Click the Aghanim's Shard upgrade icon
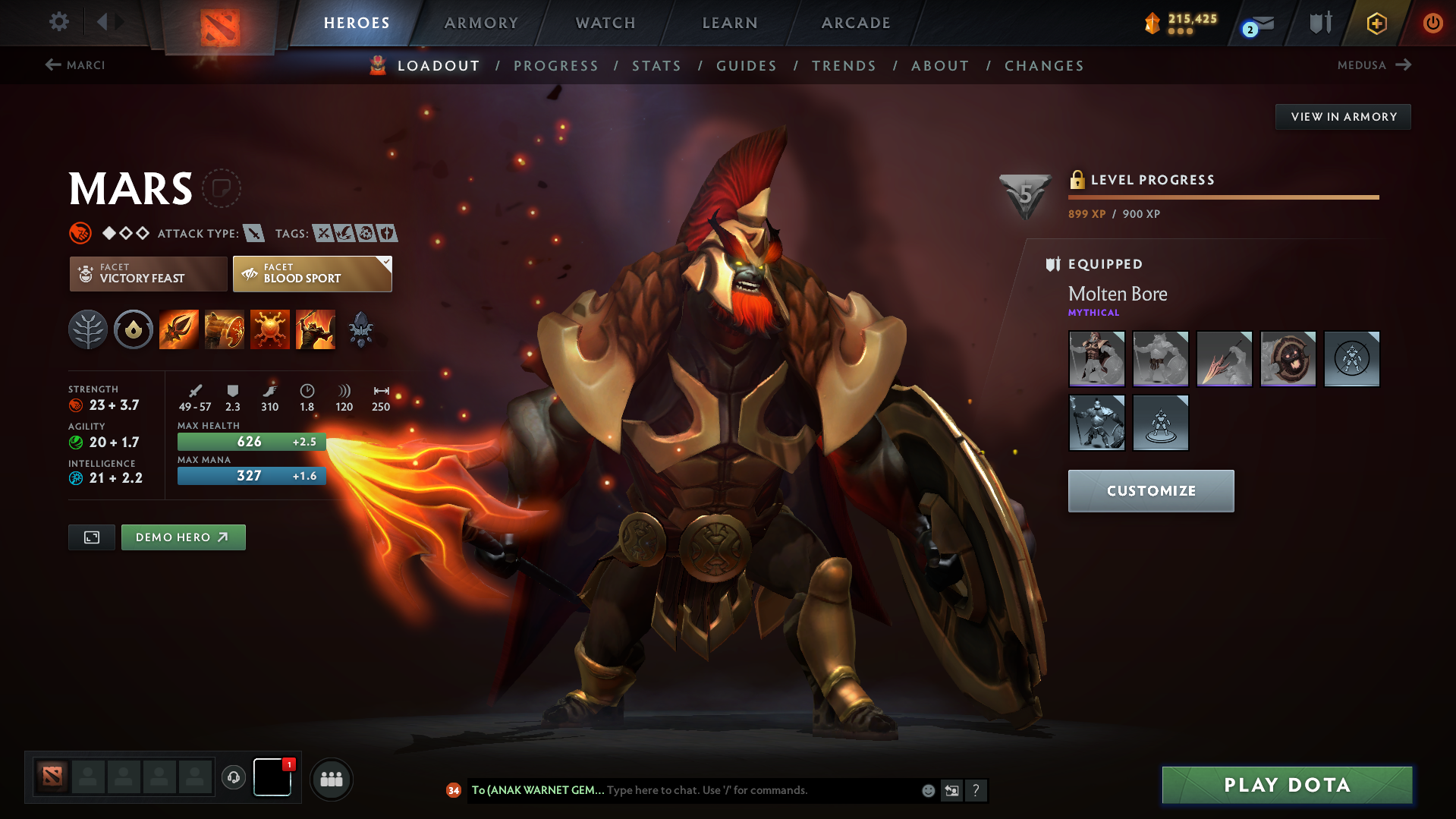 [x=360, y=329]
